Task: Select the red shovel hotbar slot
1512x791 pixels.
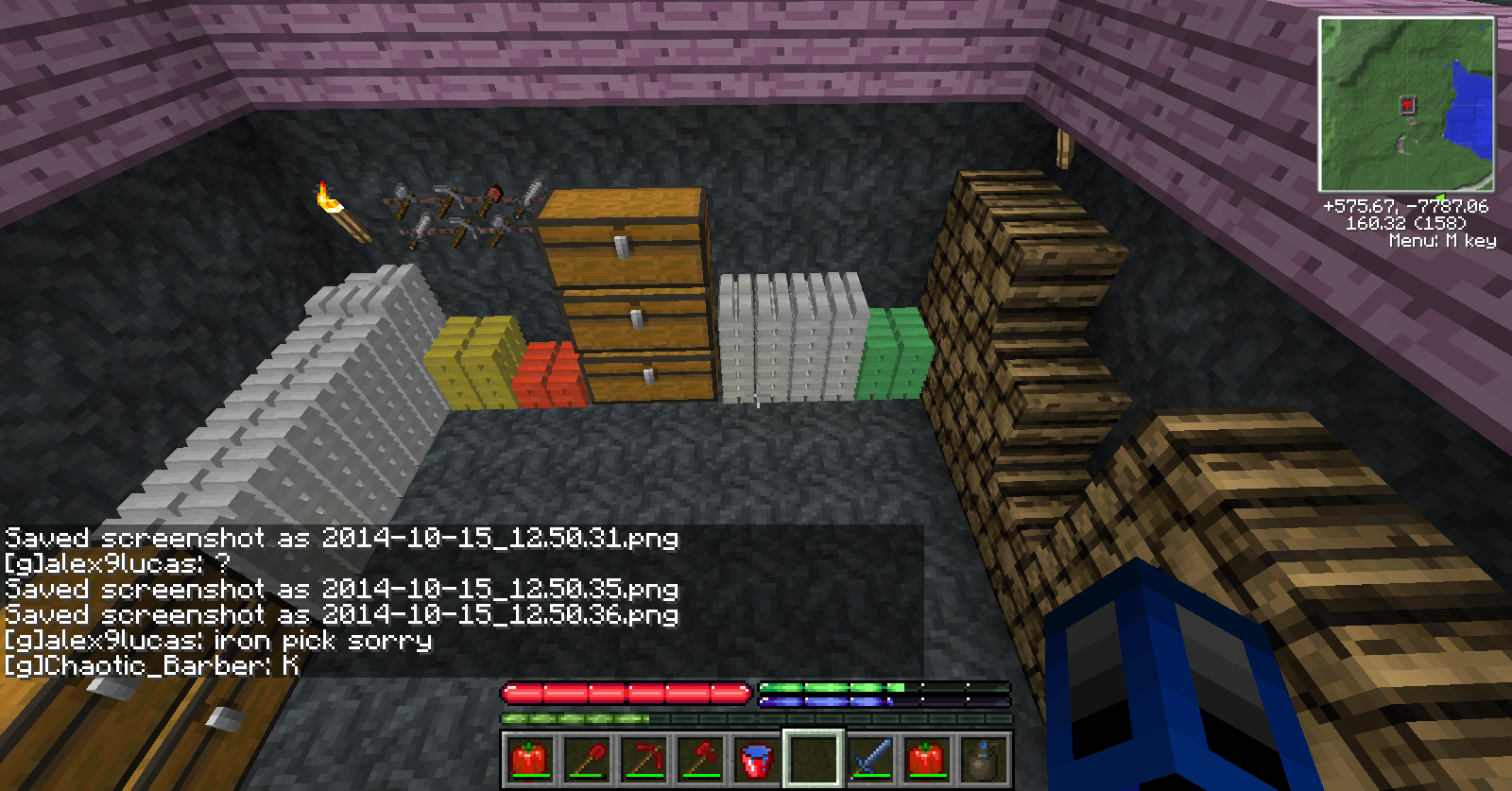Action: (x=586, y=759)
